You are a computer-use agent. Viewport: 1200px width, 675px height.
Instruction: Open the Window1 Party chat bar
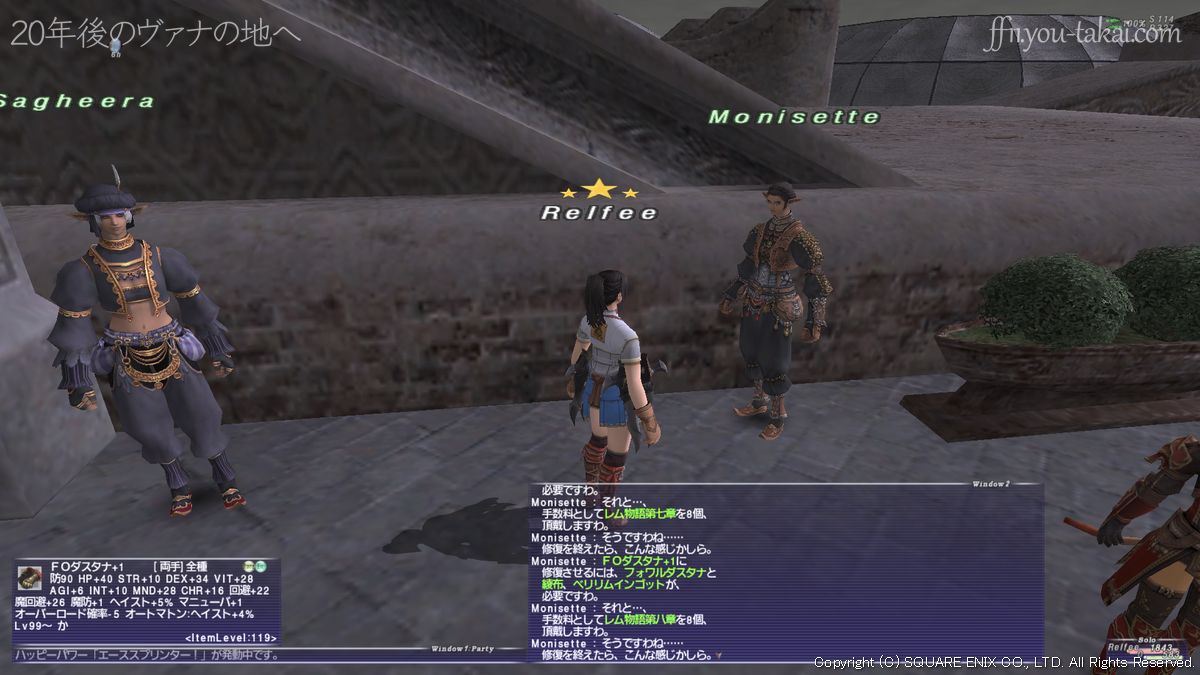[x=270, y=655]
